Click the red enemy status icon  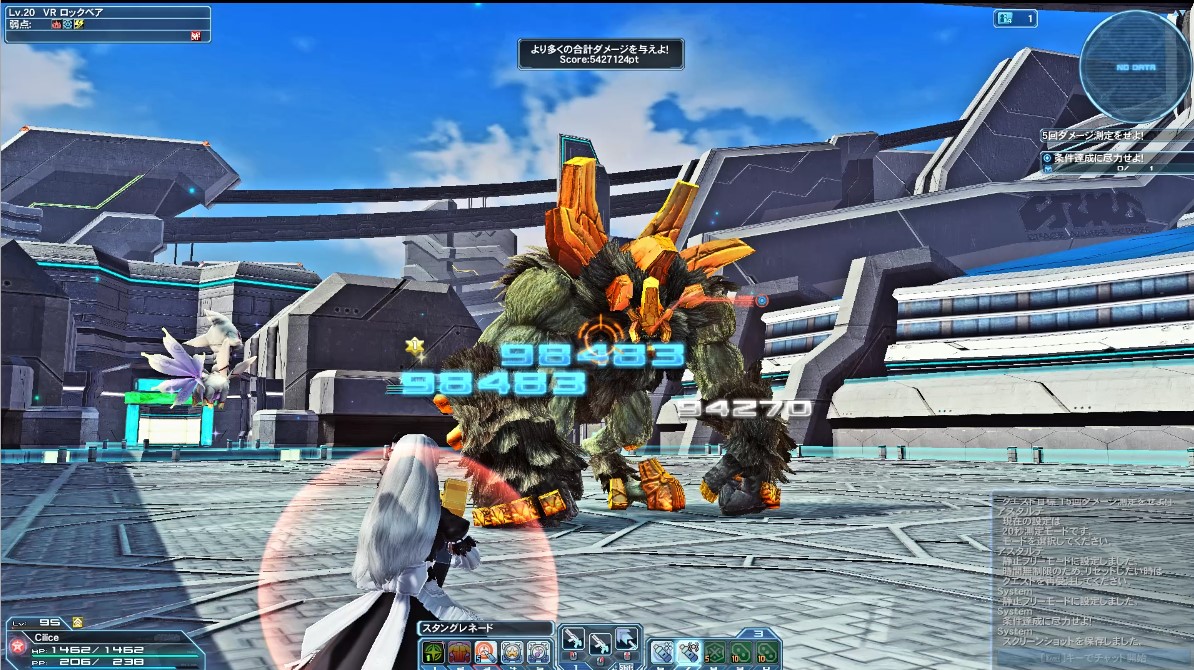[196, 36]
